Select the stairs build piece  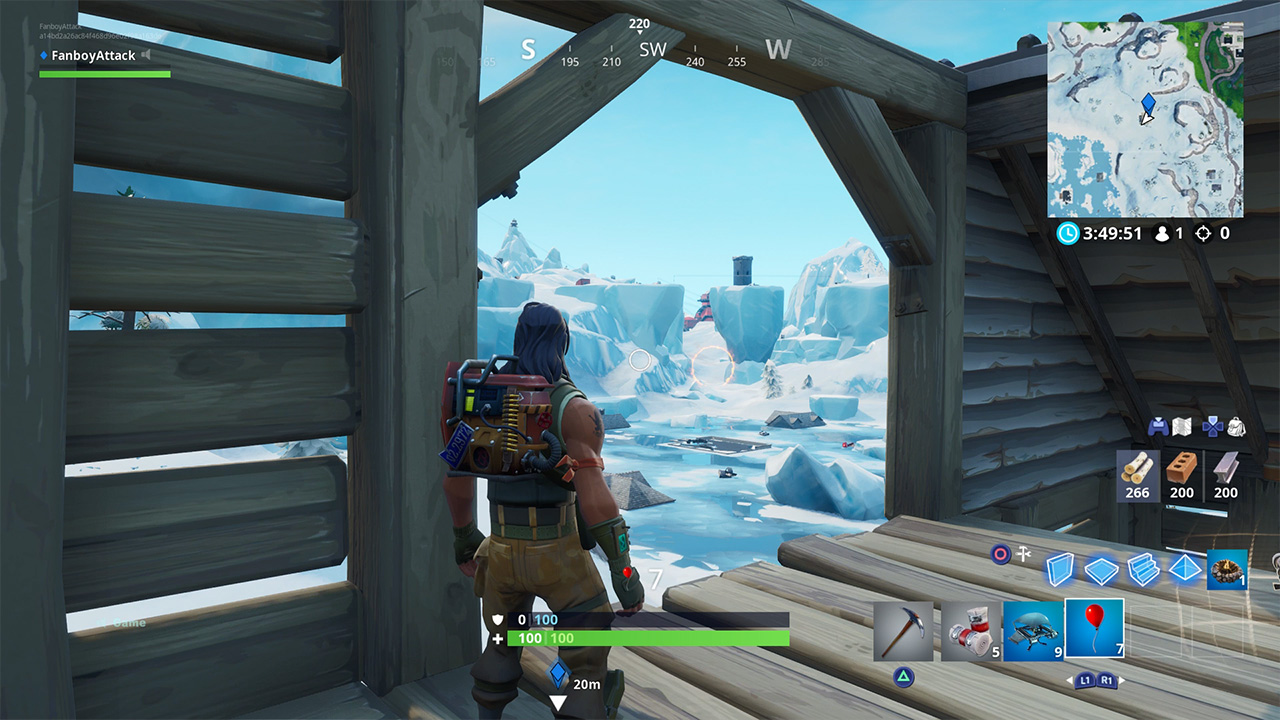click(1144, 570)
